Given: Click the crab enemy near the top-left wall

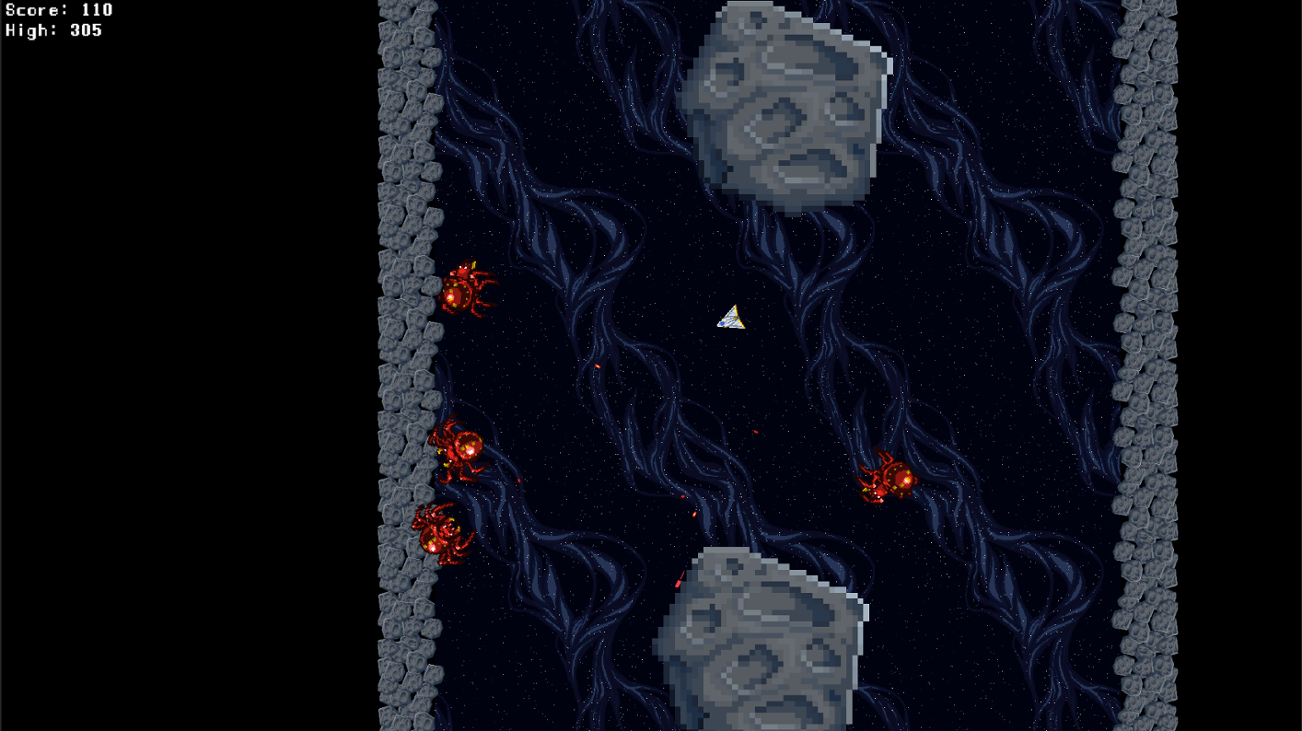Looking at the screenshot, I should [463, 294].
